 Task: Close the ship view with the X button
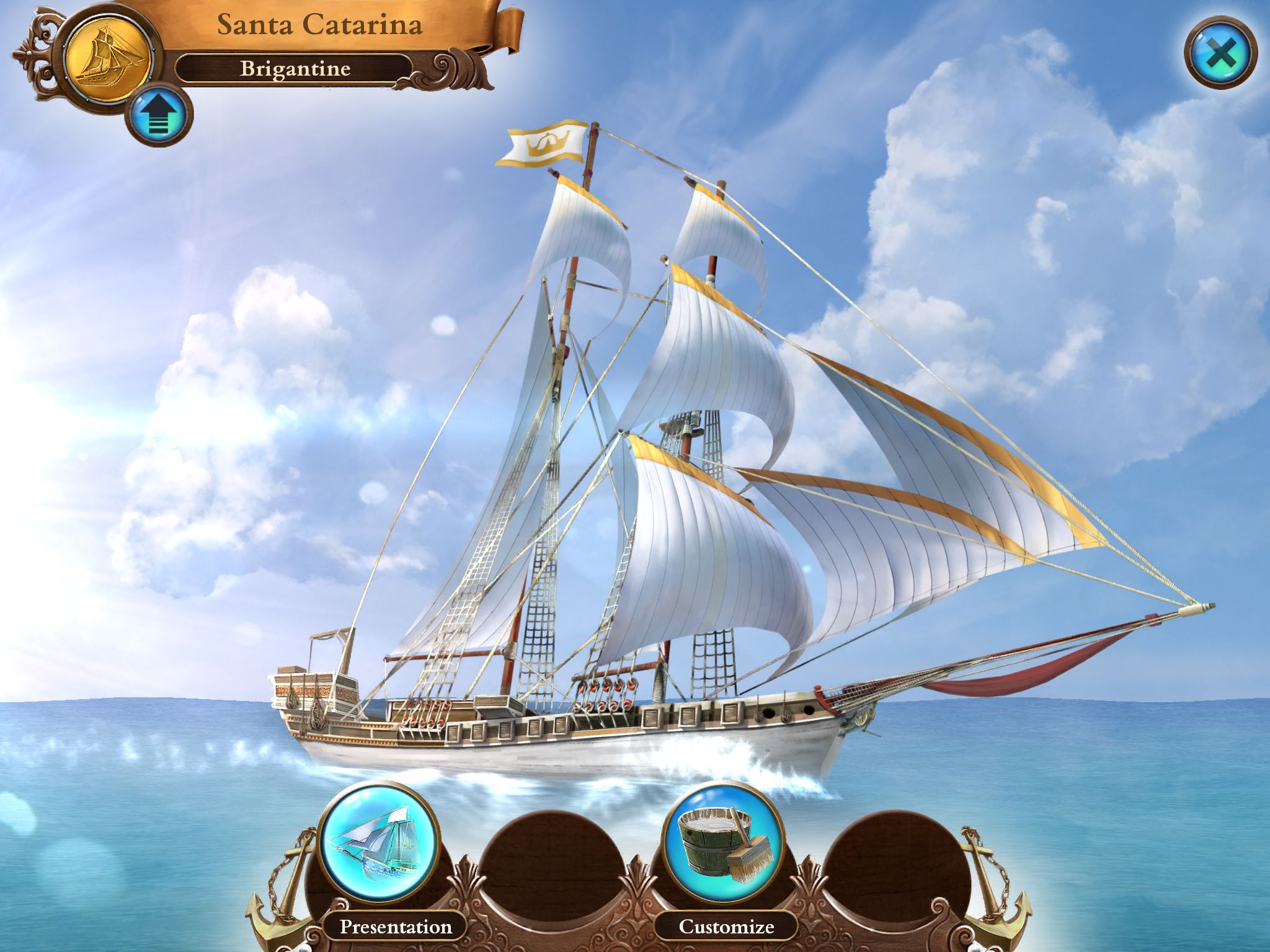pos(1220,54)
